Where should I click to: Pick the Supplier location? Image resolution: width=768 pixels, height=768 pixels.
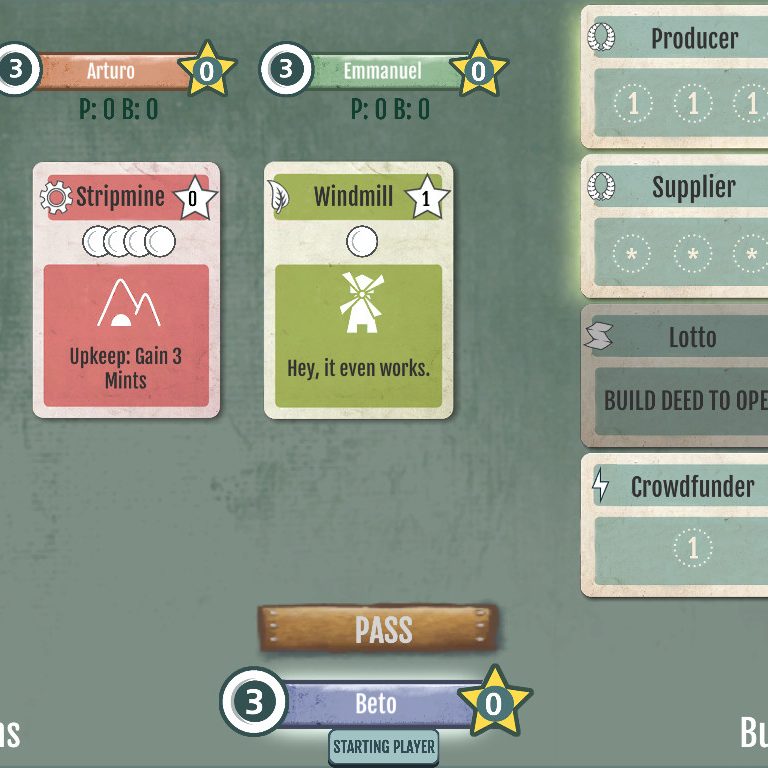680,226
